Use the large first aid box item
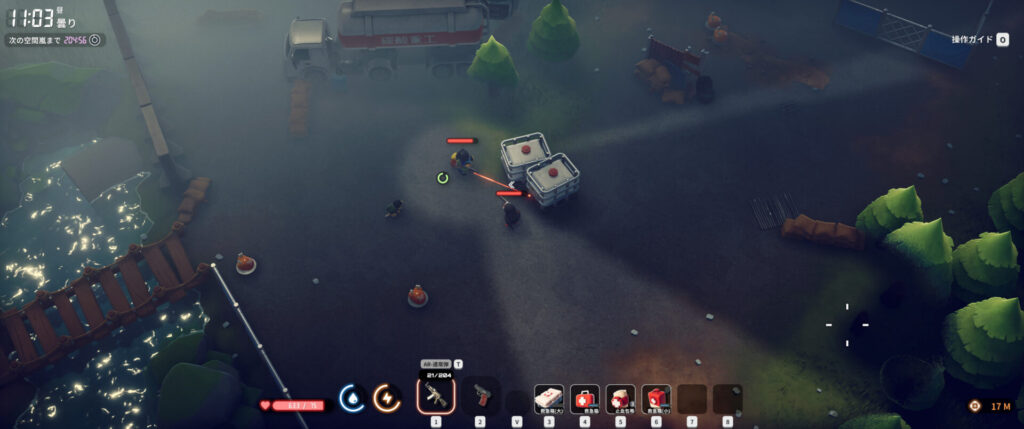 [549, 398]
